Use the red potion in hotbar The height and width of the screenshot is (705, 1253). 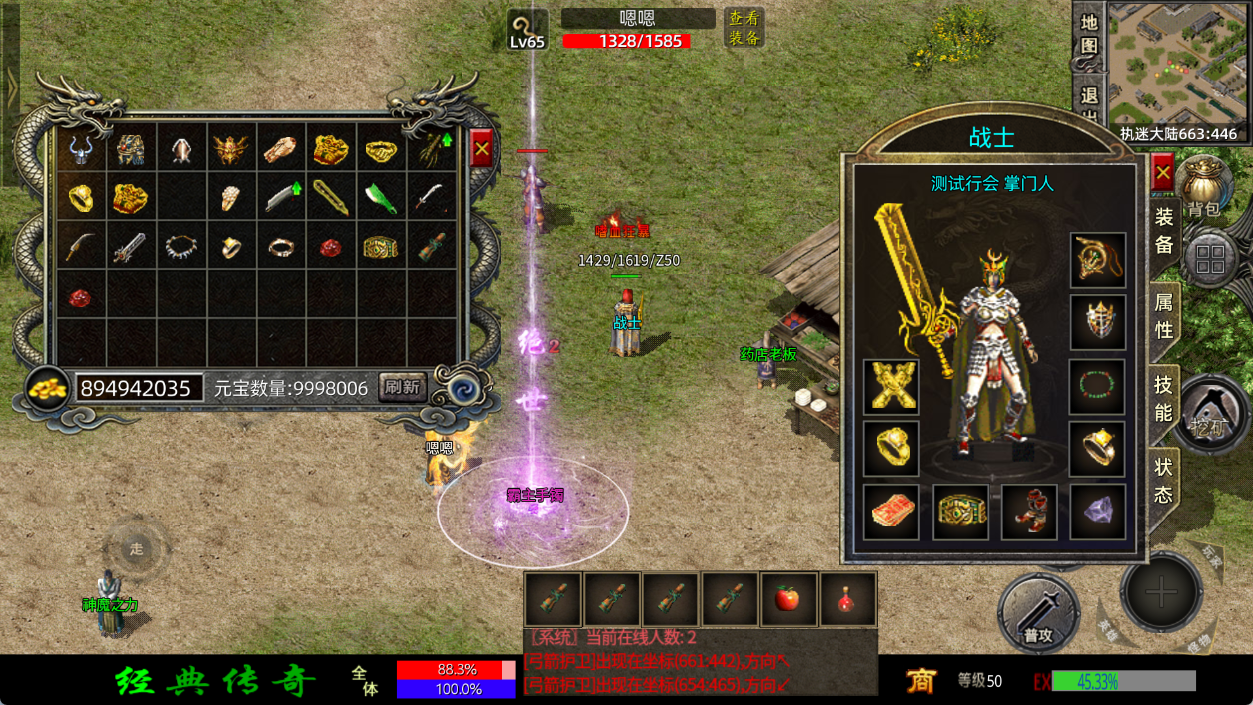[x=848, y=599]
